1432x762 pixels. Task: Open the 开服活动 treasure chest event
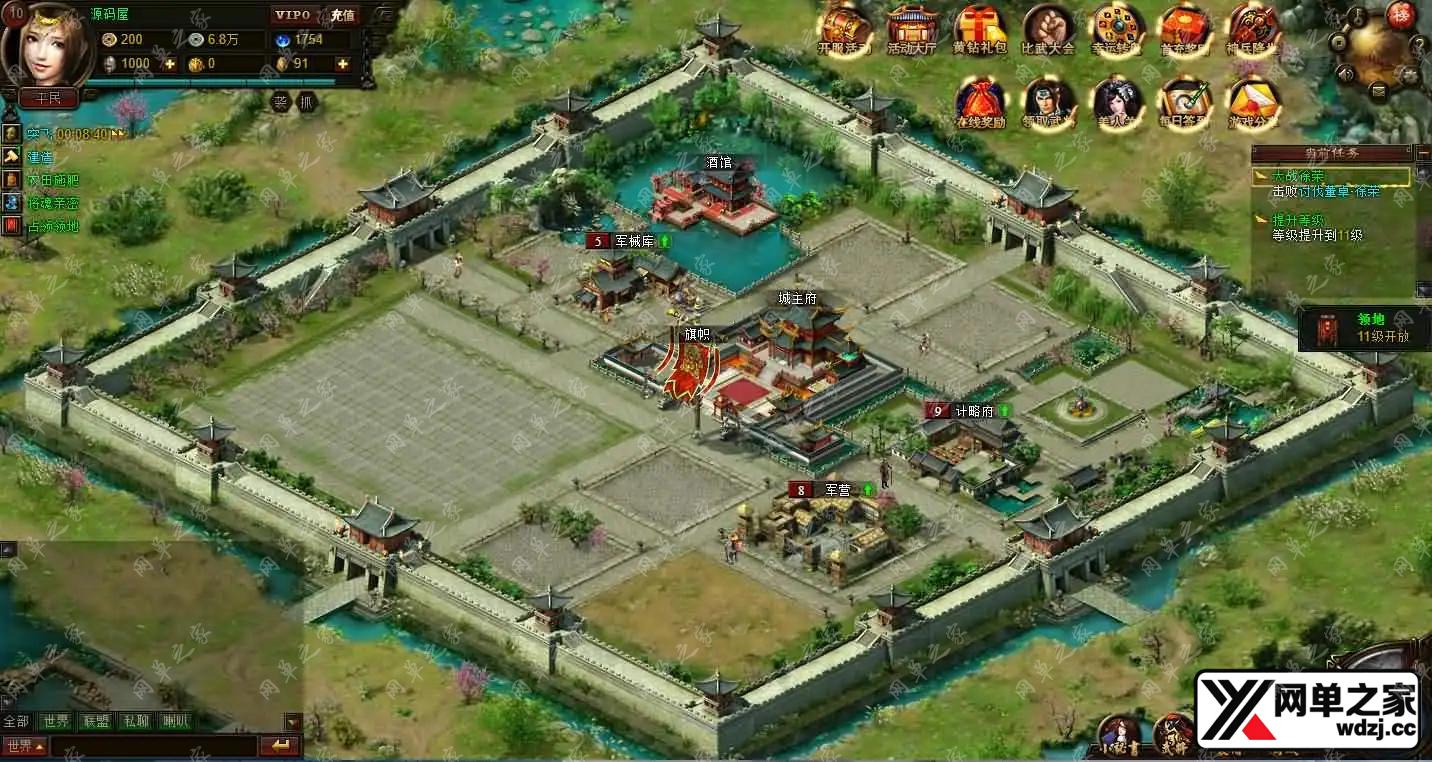(x=844, y=28)
